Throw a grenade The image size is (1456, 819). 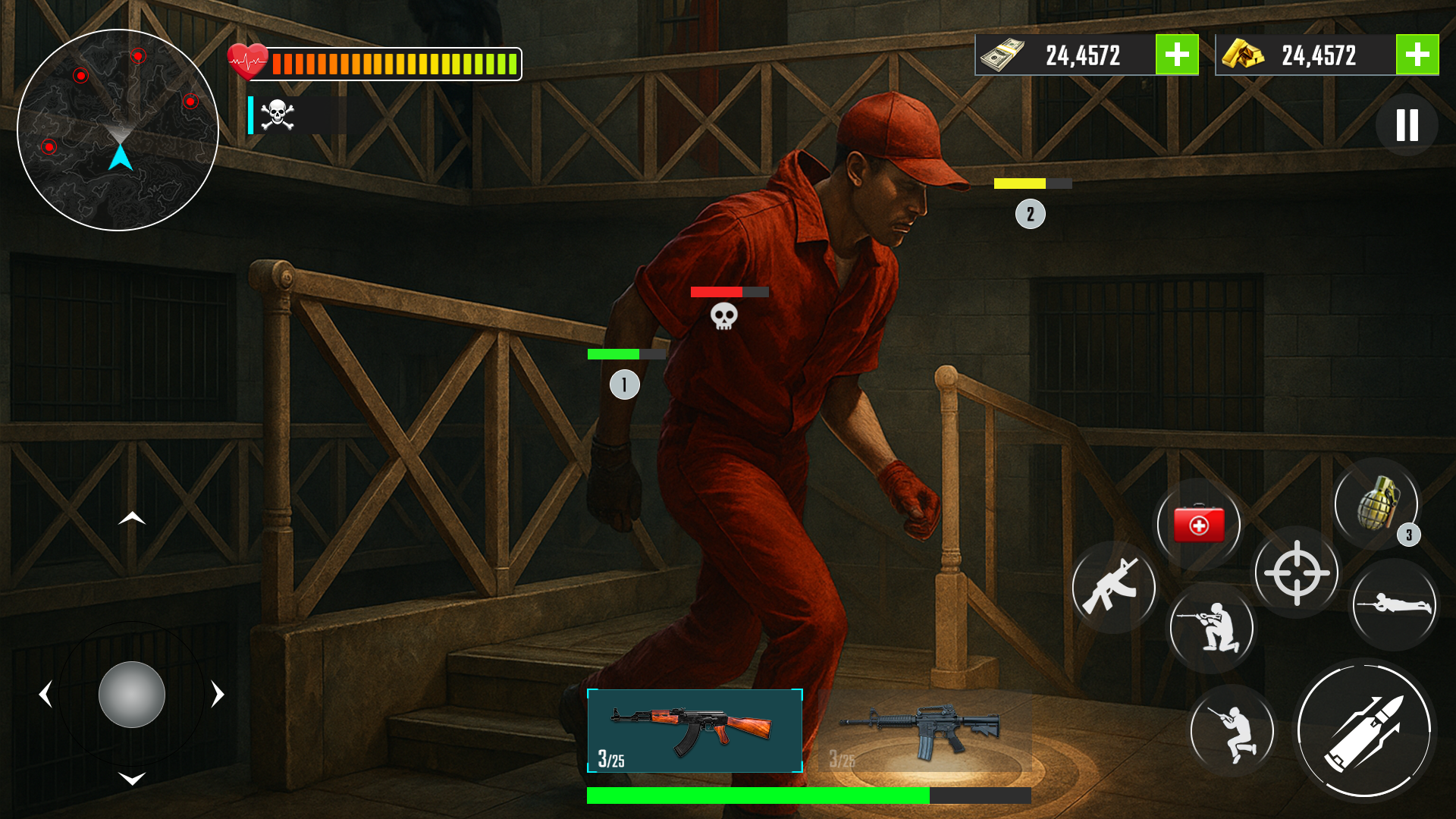click(x=1376, y=502)
